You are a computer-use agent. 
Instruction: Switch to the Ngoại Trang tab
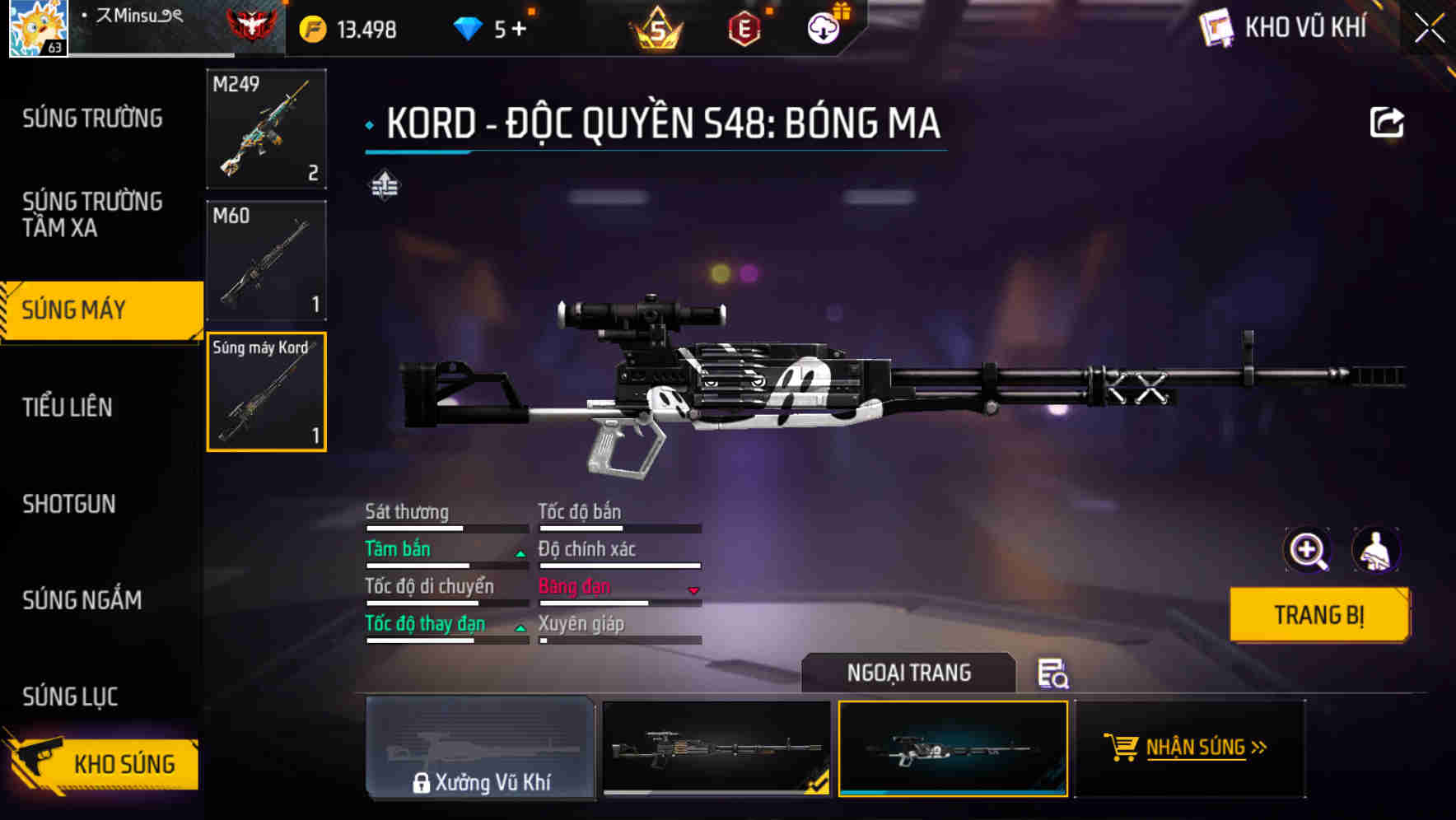(909, 673)
